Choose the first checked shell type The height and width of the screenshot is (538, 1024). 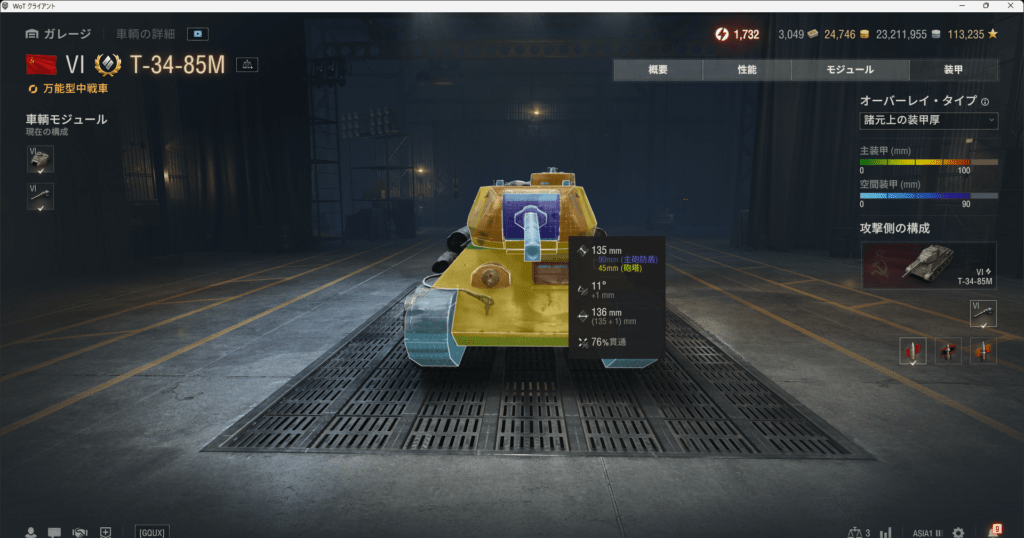coord(913,351)
